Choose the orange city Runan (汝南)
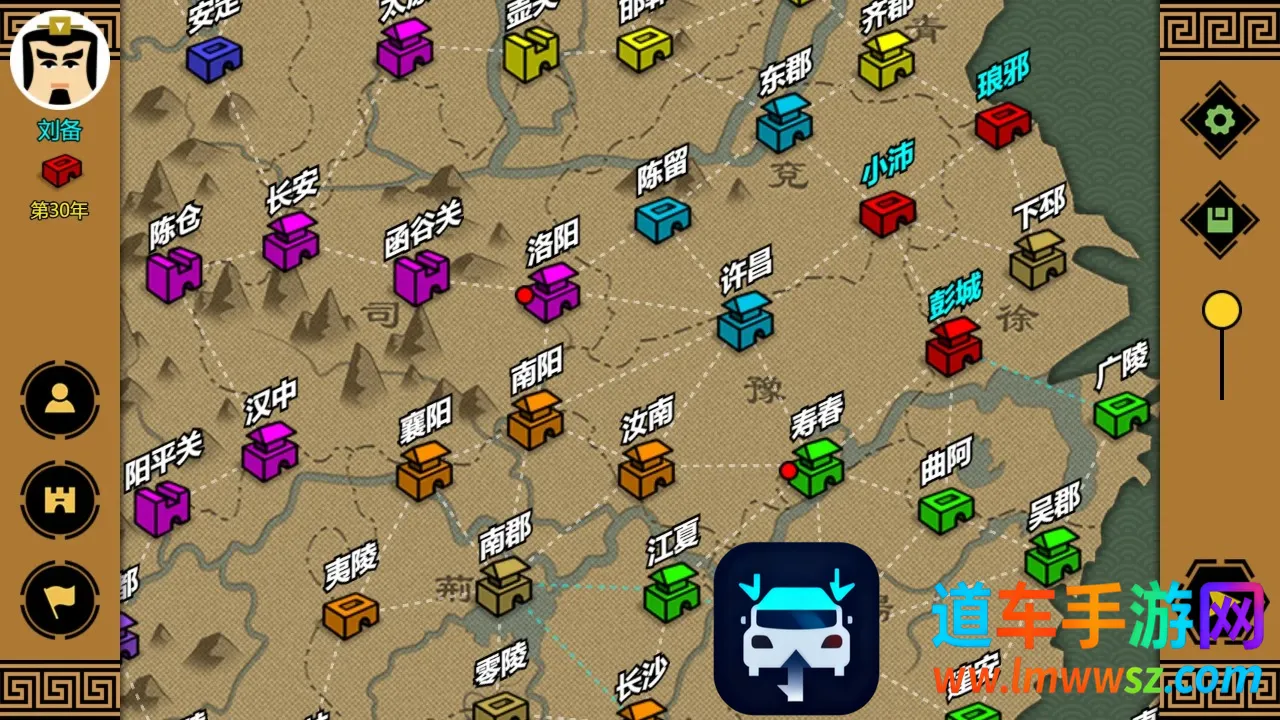 point(646,469)
